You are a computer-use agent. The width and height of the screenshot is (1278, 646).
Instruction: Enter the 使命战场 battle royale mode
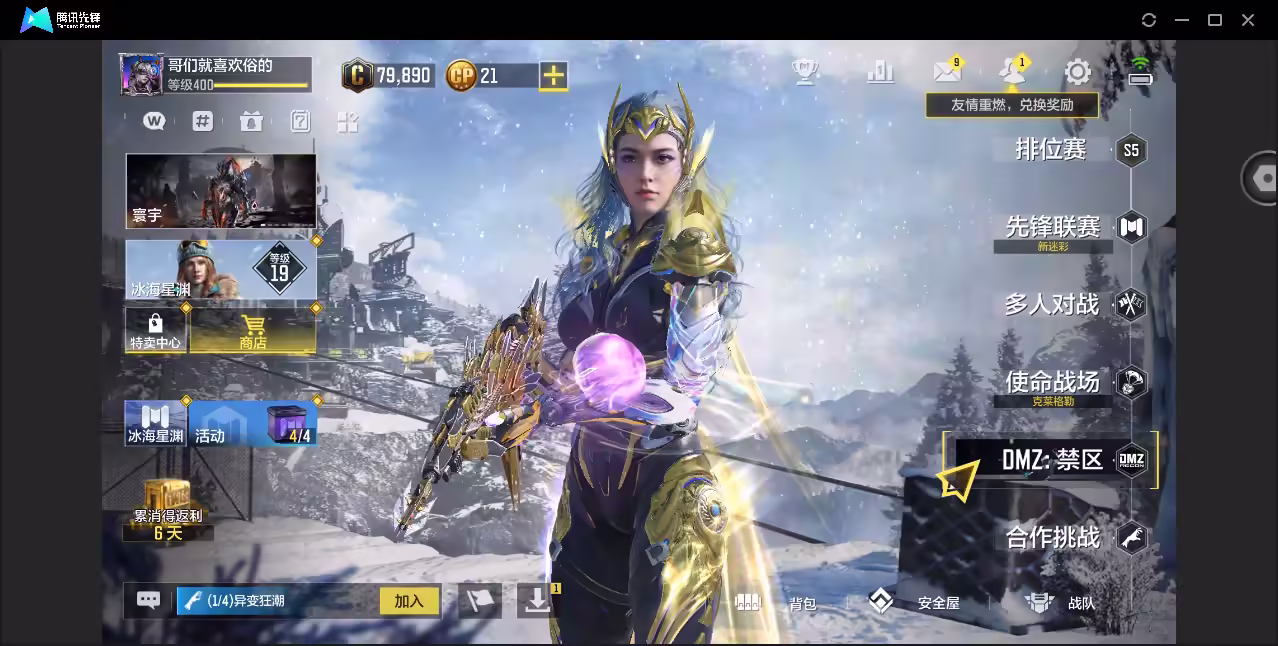(x=1053, y=381)
